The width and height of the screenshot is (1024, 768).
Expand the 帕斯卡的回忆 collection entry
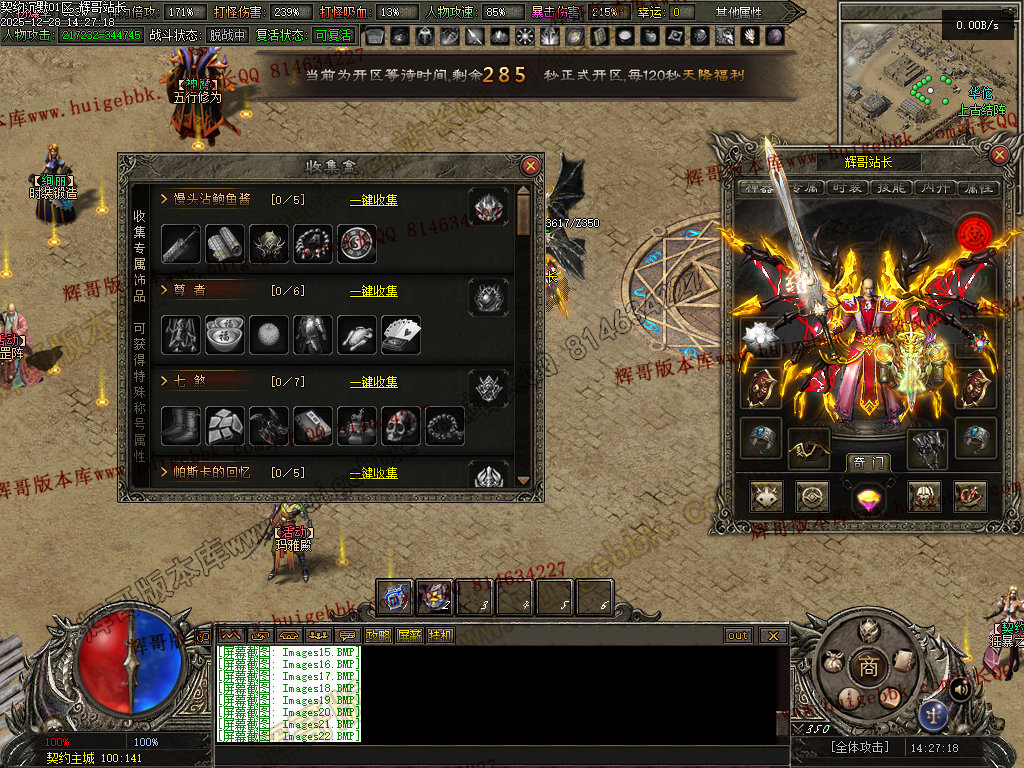(164, 472)
